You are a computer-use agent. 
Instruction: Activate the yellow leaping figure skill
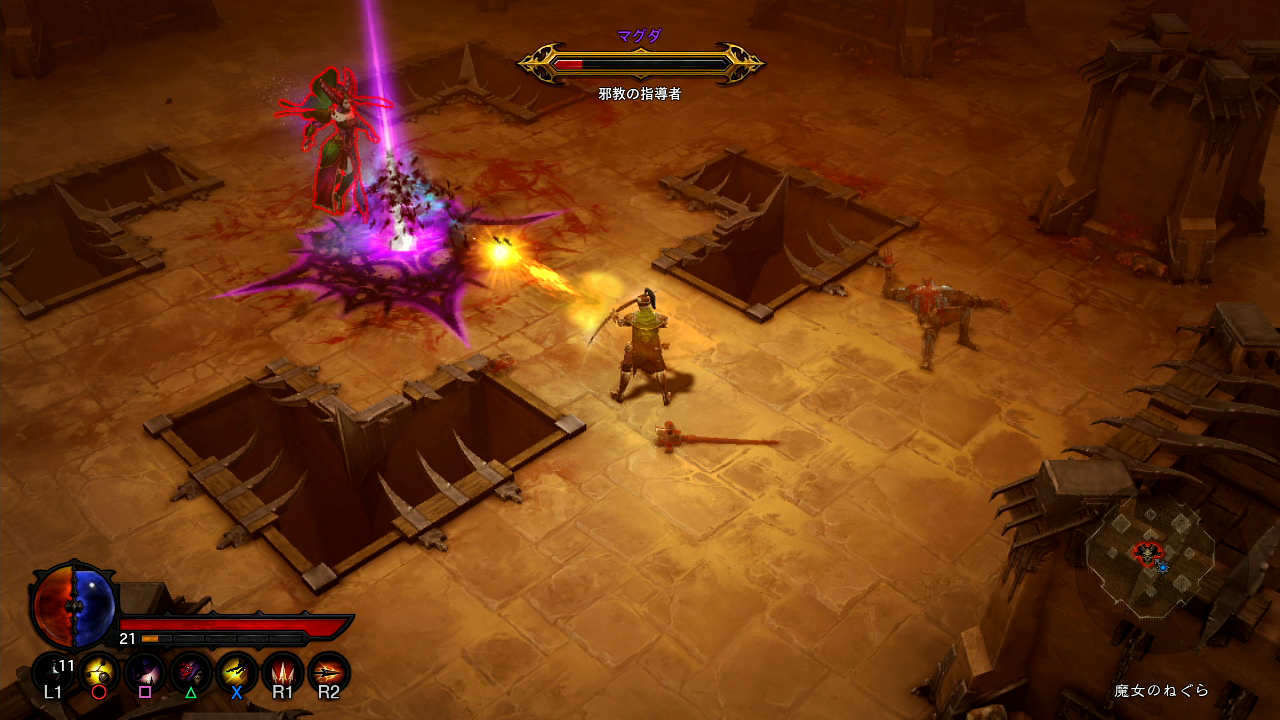237,671
